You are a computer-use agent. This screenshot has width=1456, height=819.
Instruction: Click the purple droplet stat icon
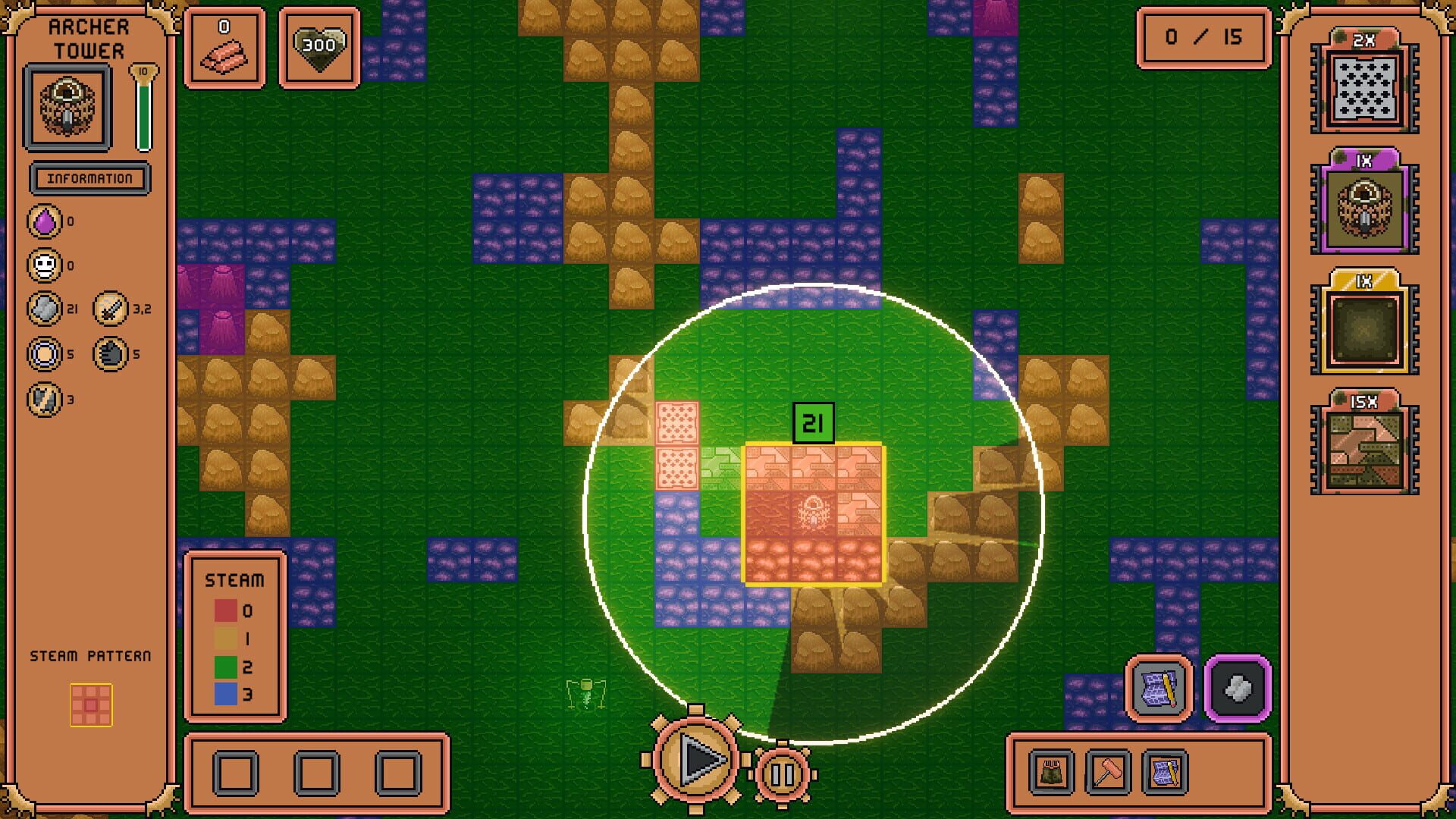click(45, 222)
